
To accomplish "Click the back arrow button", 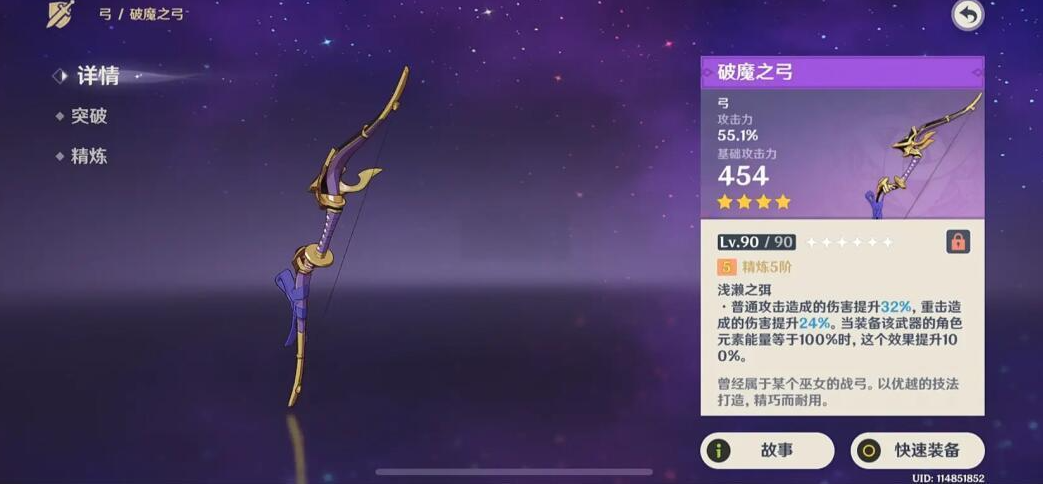I will 967,14.
